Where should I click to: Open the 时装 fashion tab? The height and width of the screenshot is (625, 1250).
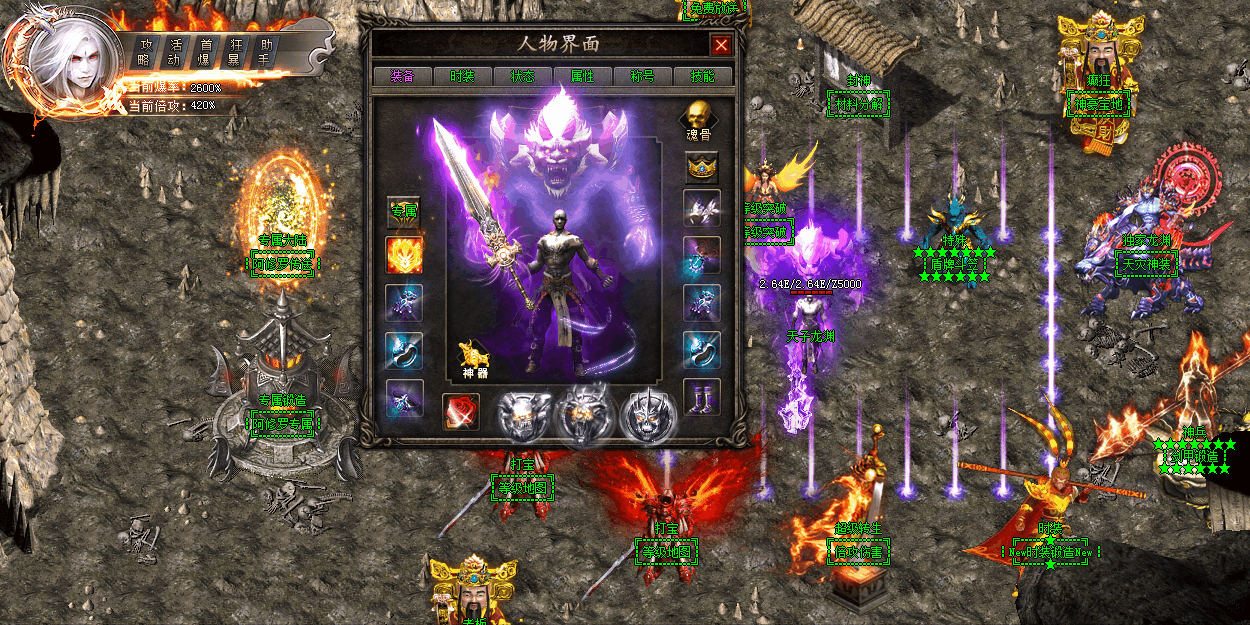462,76
